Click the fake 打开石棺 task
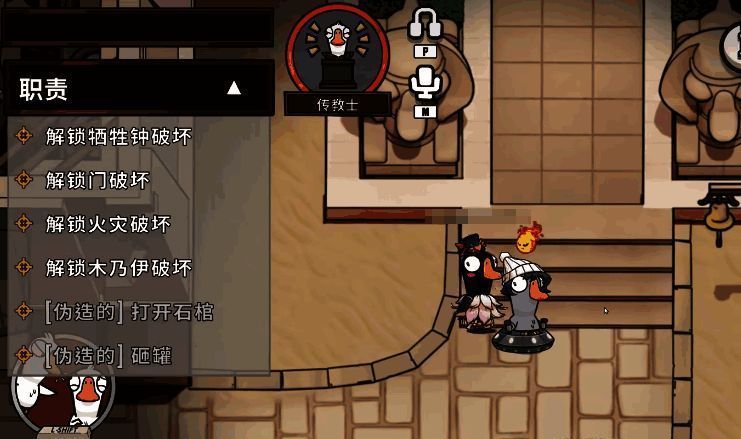 [x=128, y=312]
